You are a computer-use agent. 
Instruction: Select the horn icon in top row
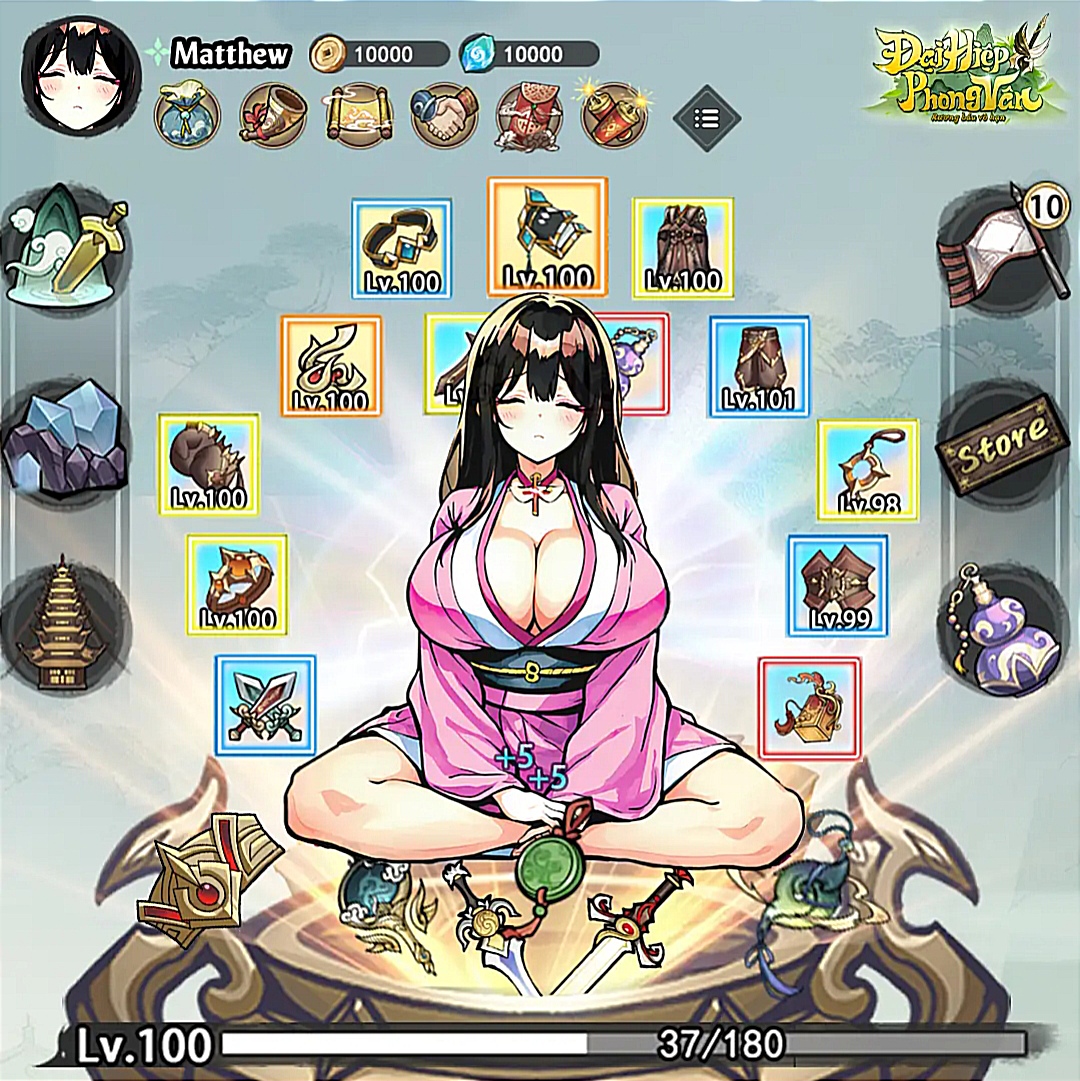272,115
